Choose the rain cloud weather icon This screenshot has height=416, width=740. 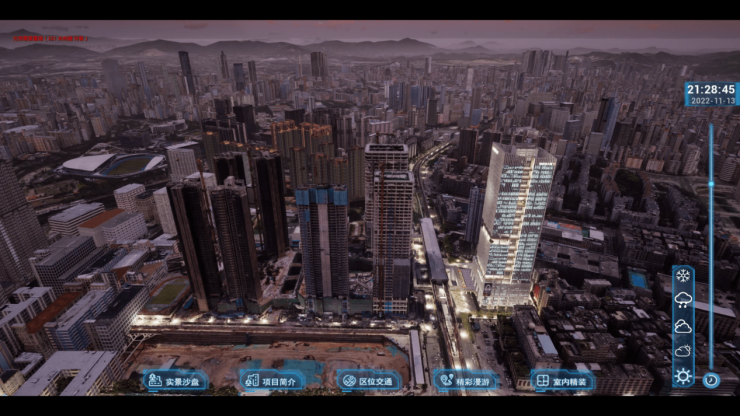[x=683, y=301]
